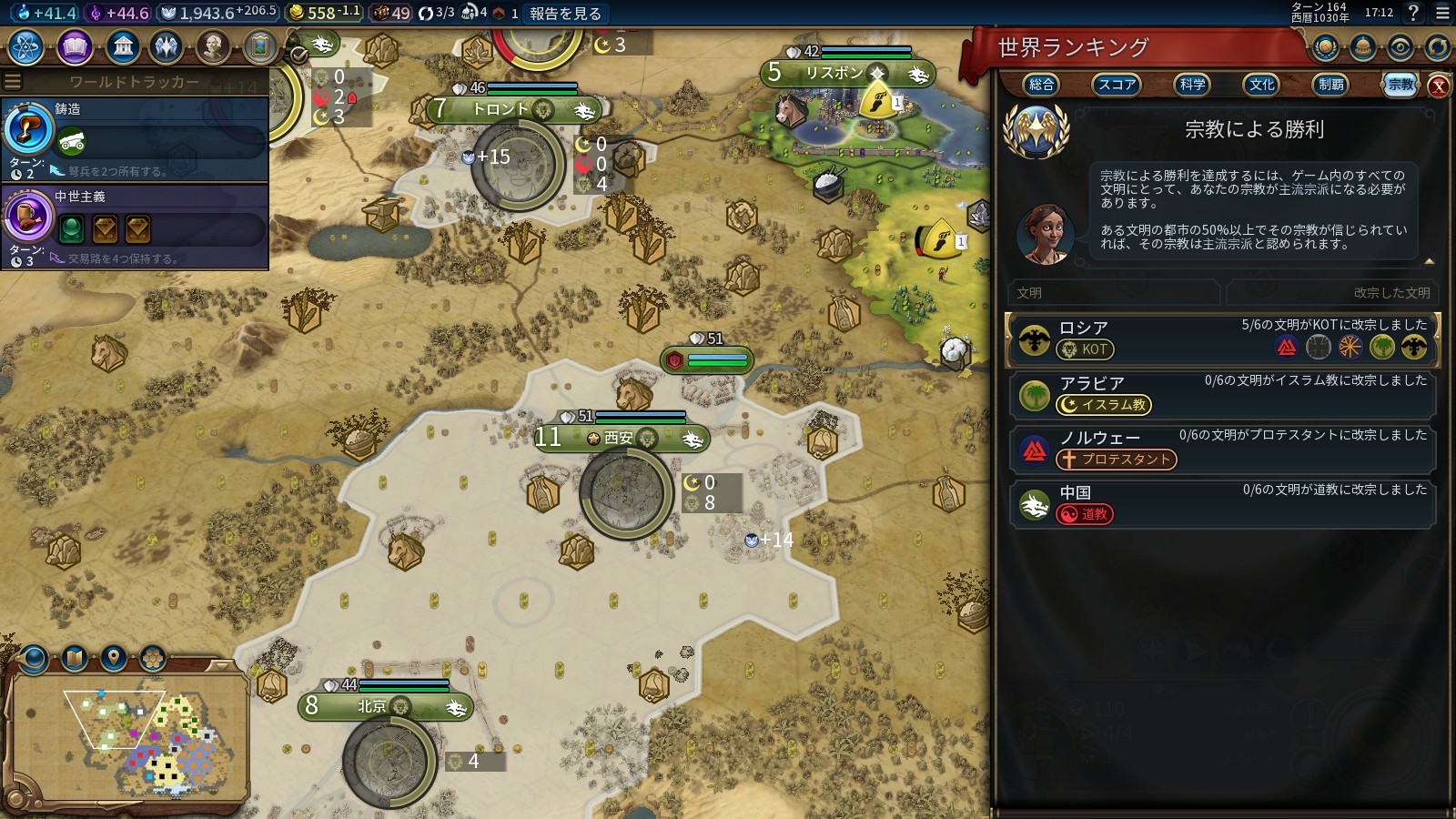Open the スコア score tab
The height and width of the screenshot is (819, 1456).
point(1116,85)
